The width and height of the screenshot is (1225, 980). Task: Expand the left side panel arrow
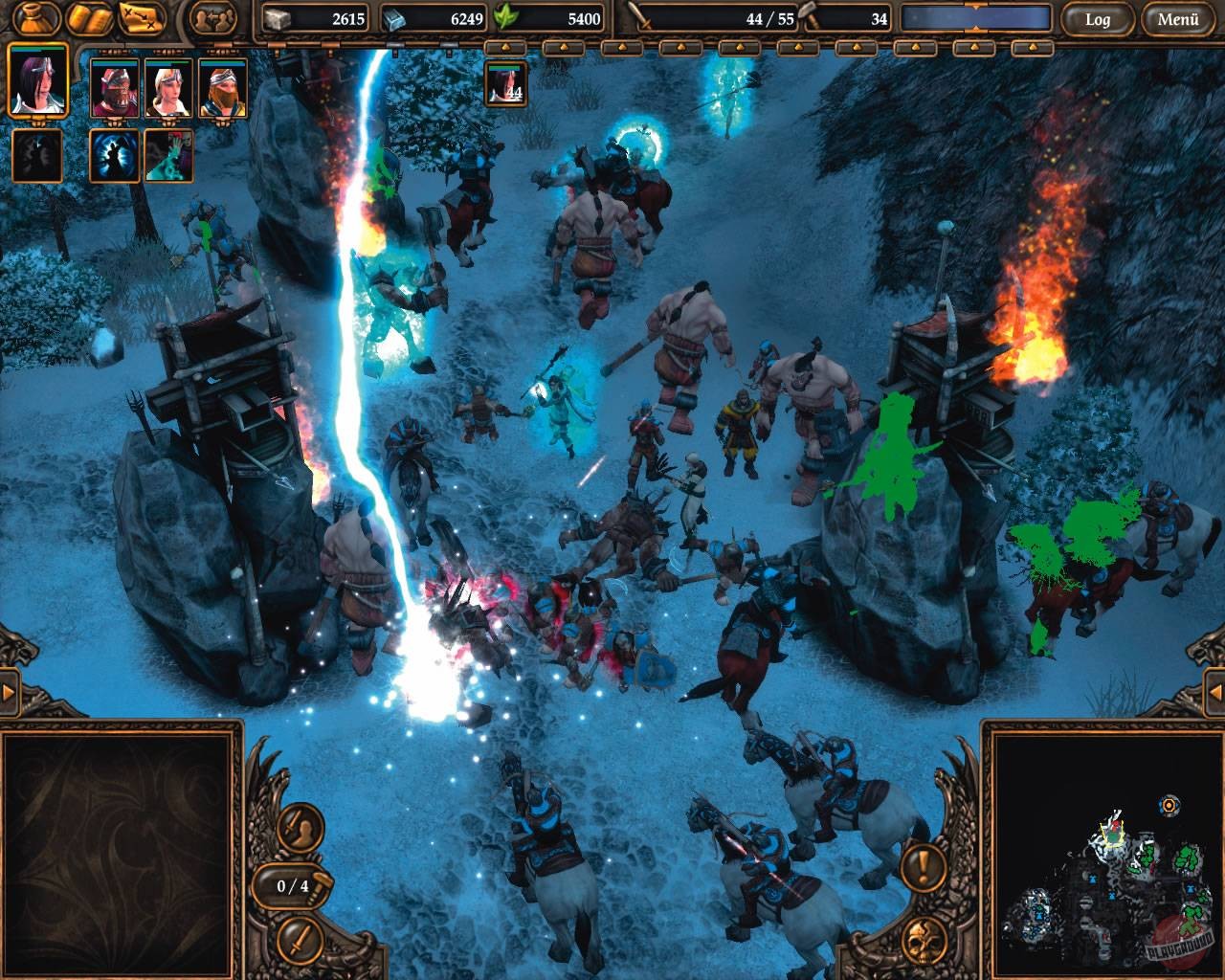pos(8,692)
